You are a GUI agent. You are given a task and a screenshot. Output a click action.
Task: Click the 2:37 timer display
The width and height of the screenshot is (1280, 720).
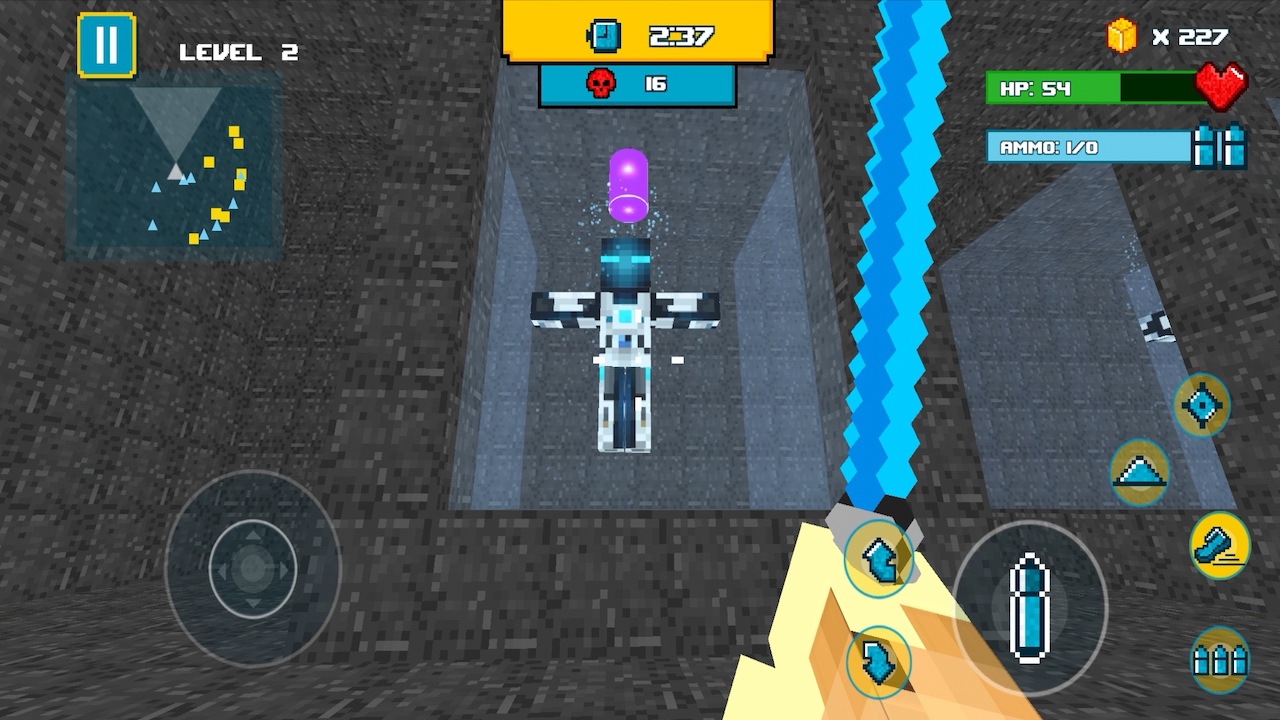tap(680, 36)
